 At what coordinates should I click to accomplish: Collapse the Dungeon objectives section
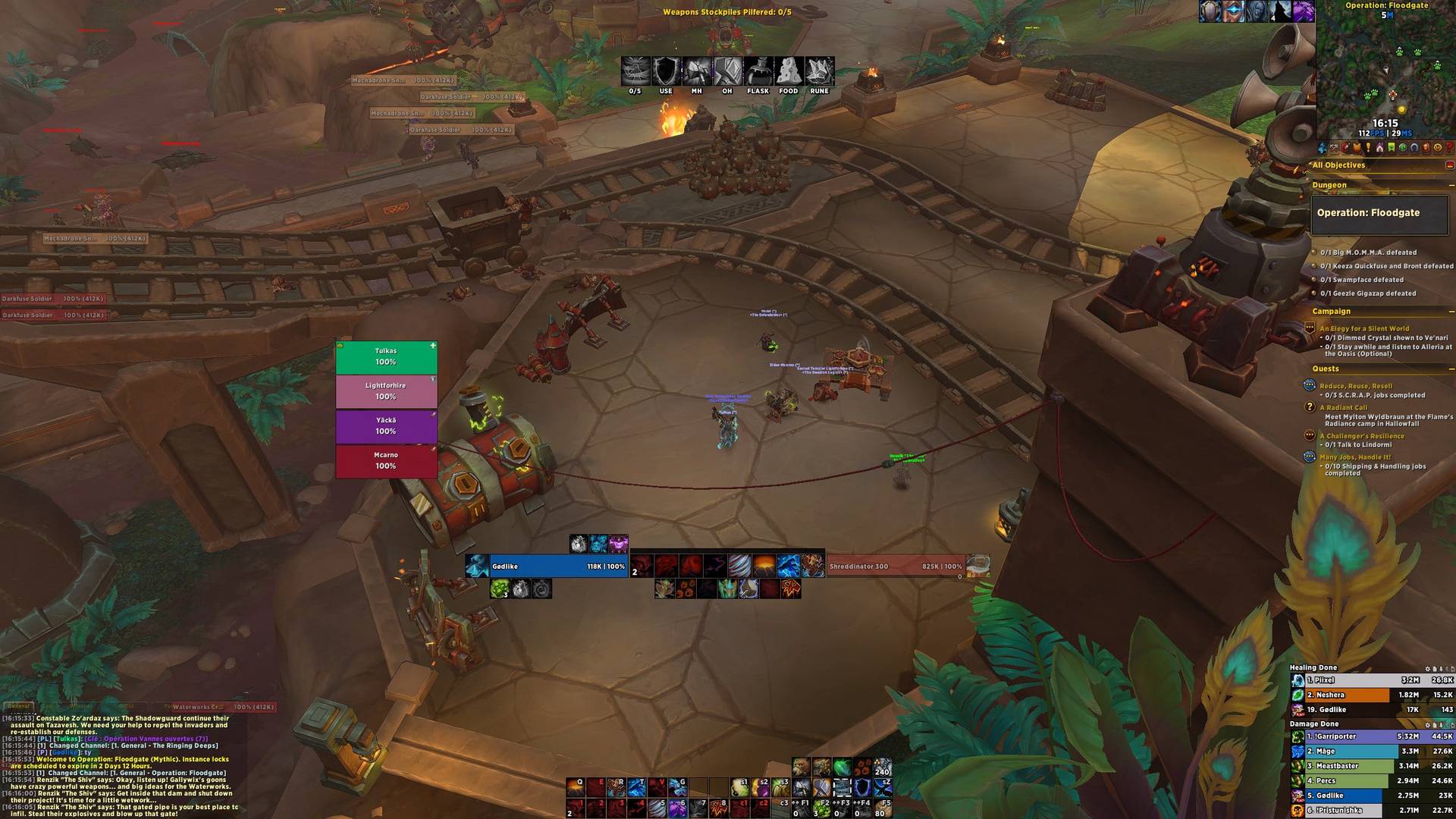pos(1451,185)
